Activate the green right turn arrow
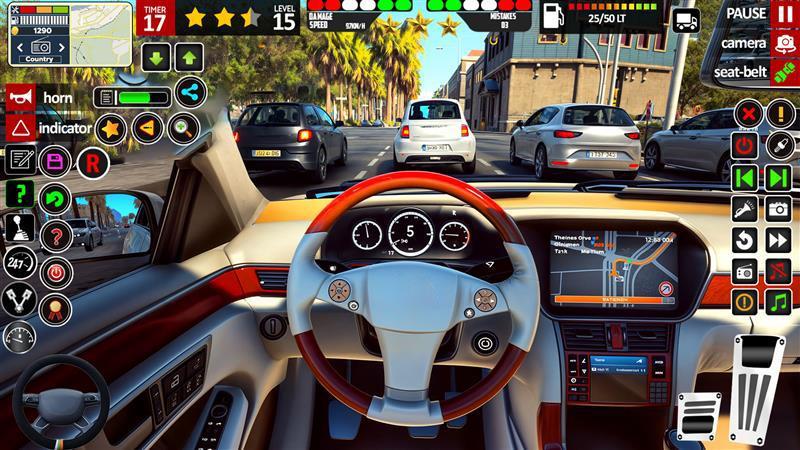 click(x=778, y=177)
